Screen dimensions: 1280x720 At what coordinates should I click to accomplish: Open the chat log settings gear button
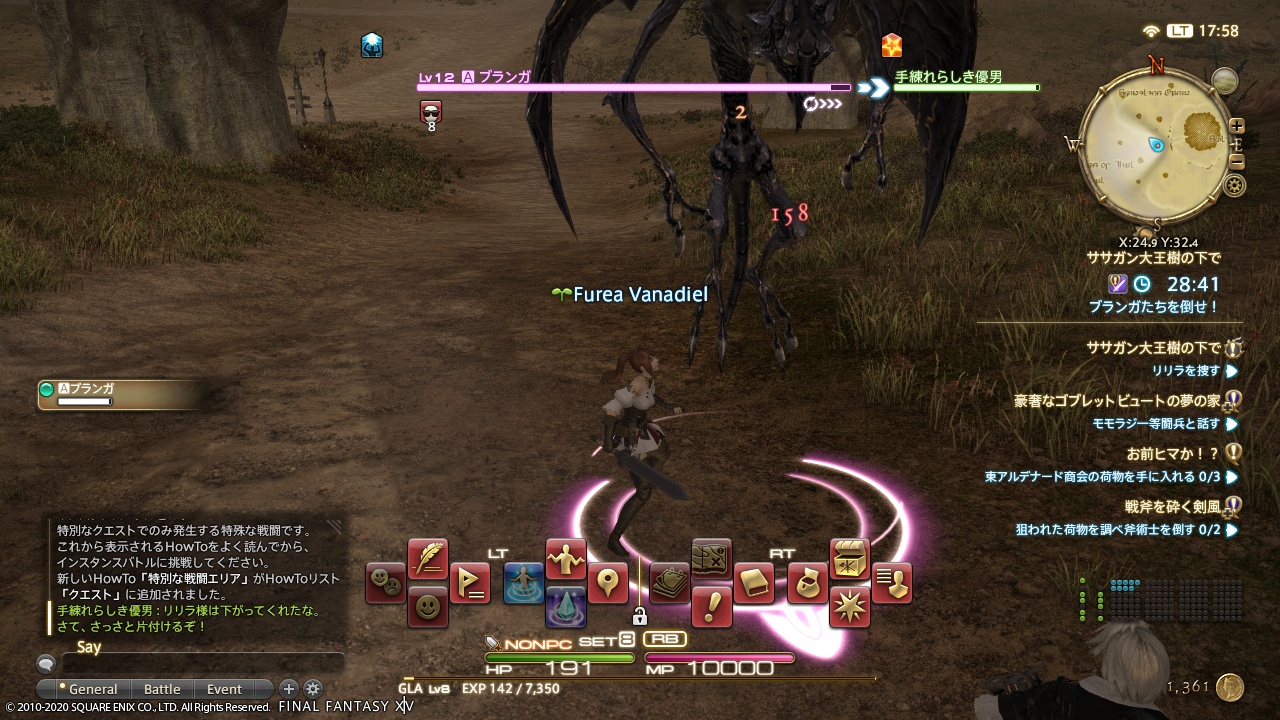[x=313, y=688]
